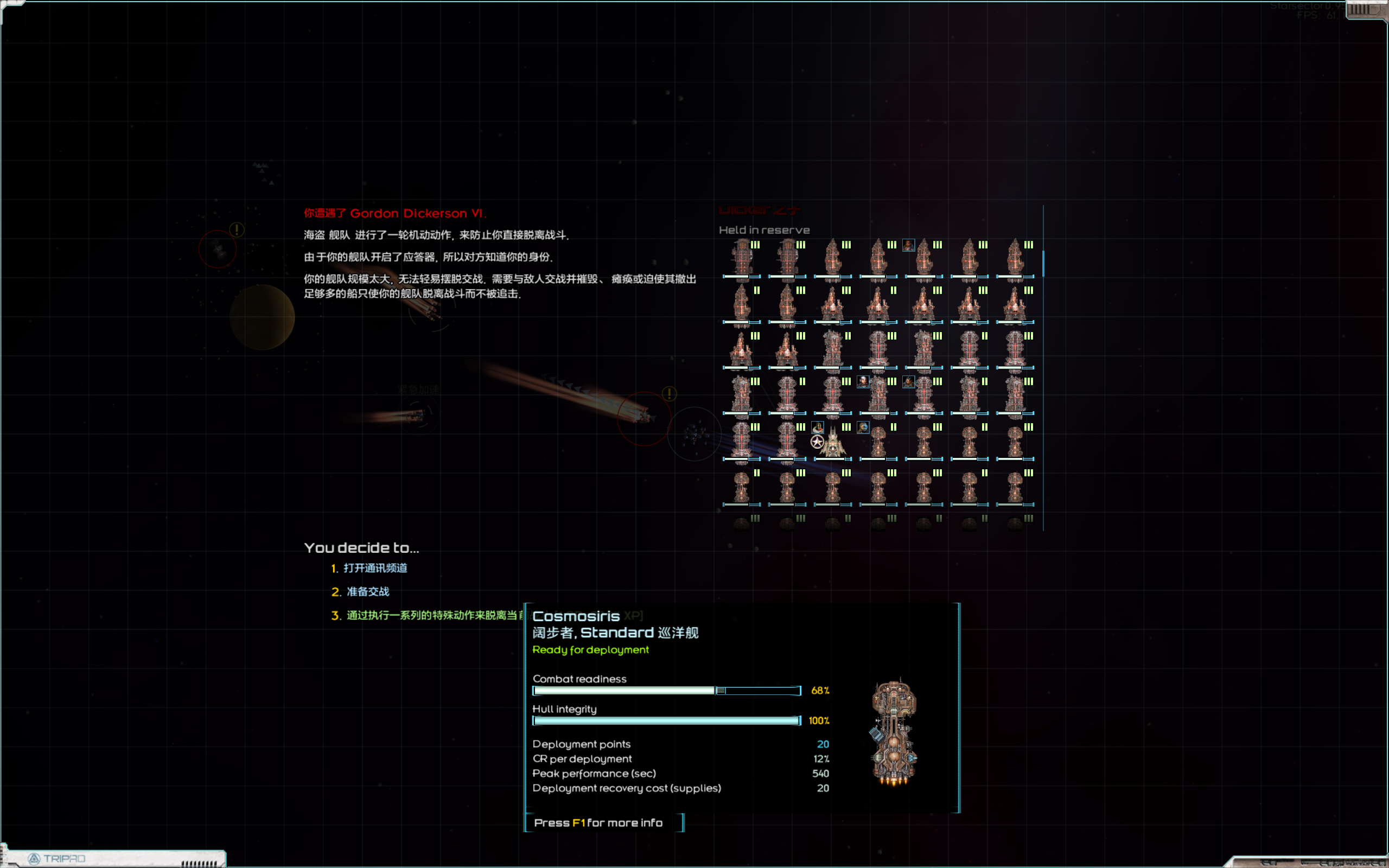Image resolution: width=1389 pixels, height=868 pixels.
Task: Click the Cosmosiris ship render in the info panel
Action: click(x=894, y=732)
